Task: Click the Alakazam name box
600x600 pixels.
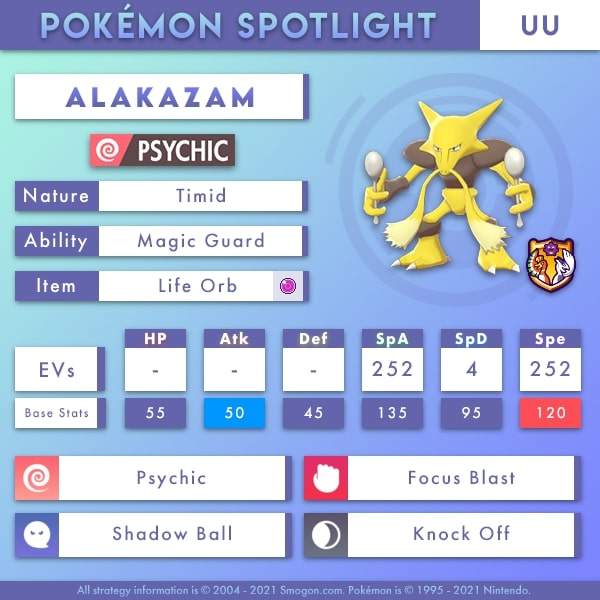Action: pyautogui.click(x=160, y=97)
